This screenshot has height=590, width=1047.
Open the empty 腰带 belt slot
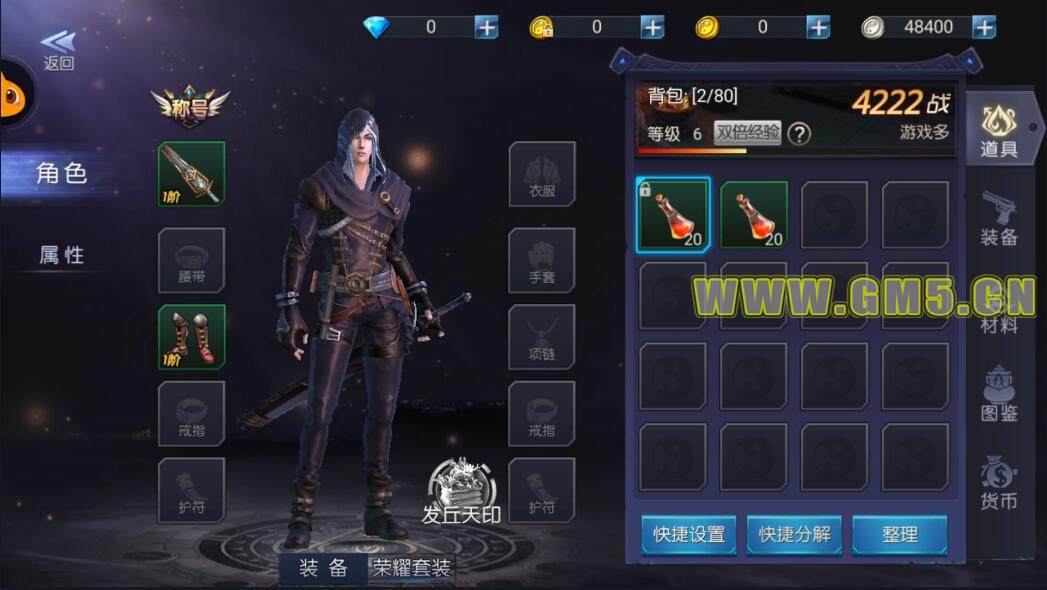click(191, 260)
